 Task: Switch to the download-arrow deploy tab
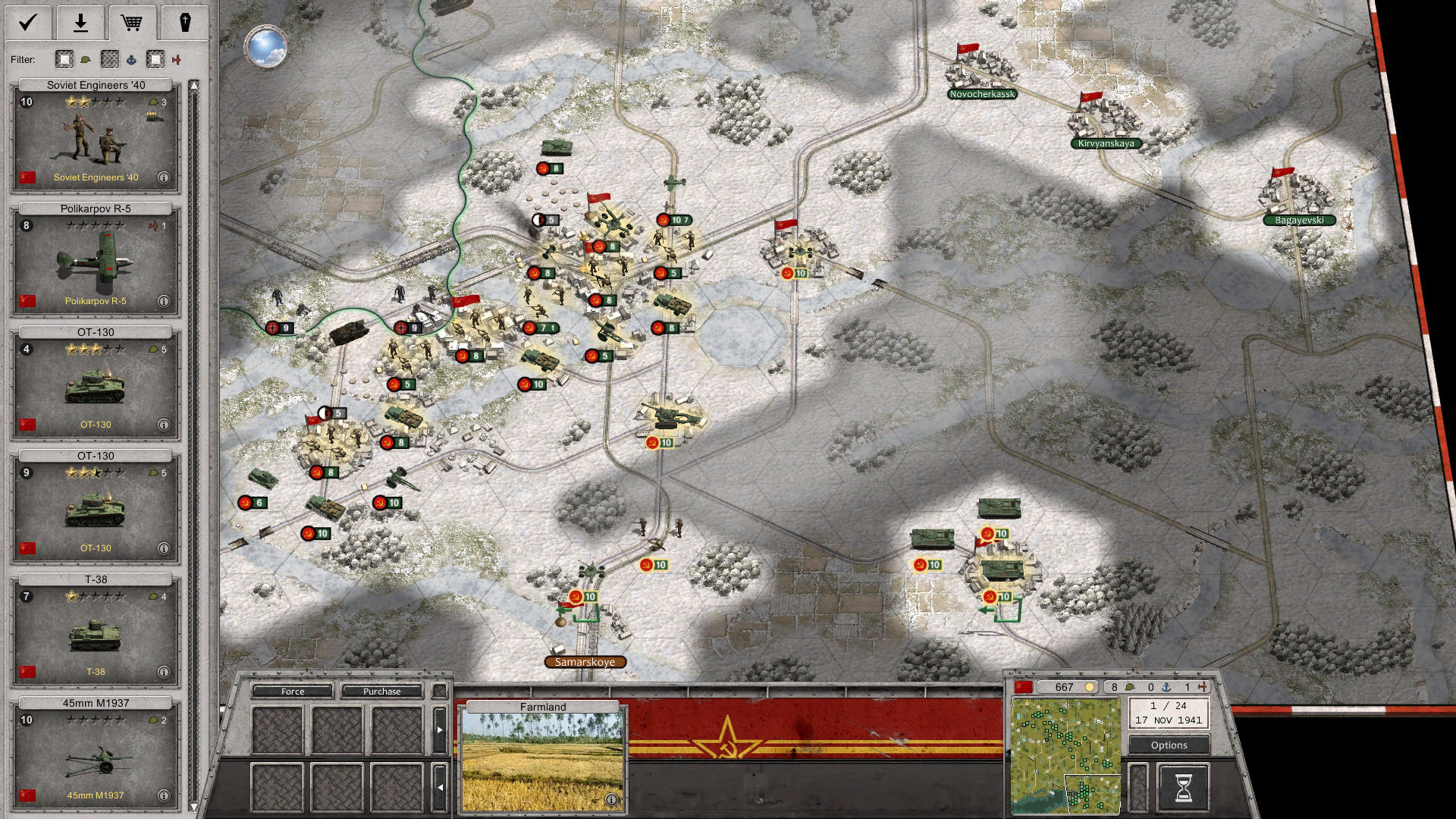pos(80,23)
